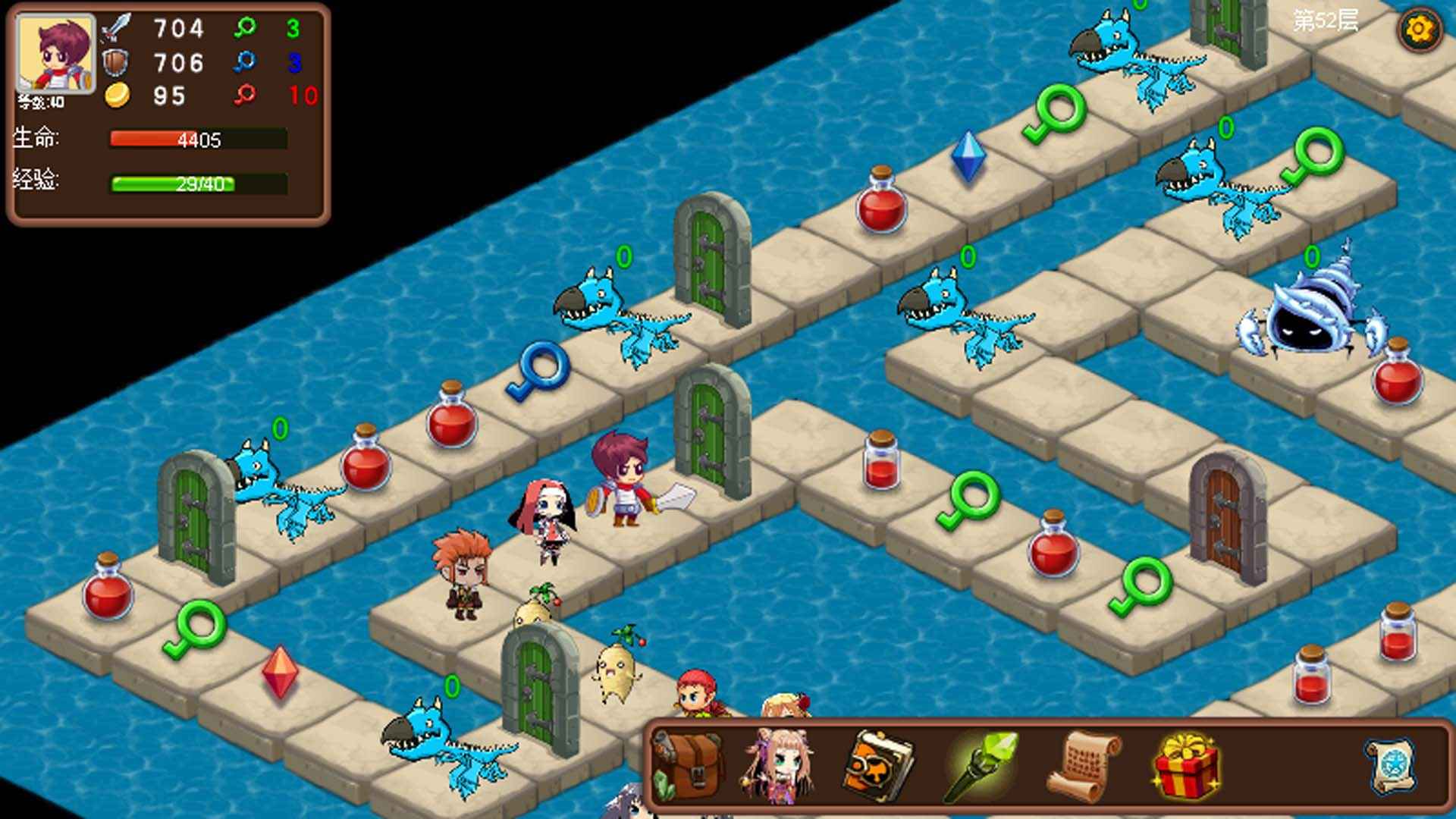
Task: Open the orange monster book
Action: (878, 765)
